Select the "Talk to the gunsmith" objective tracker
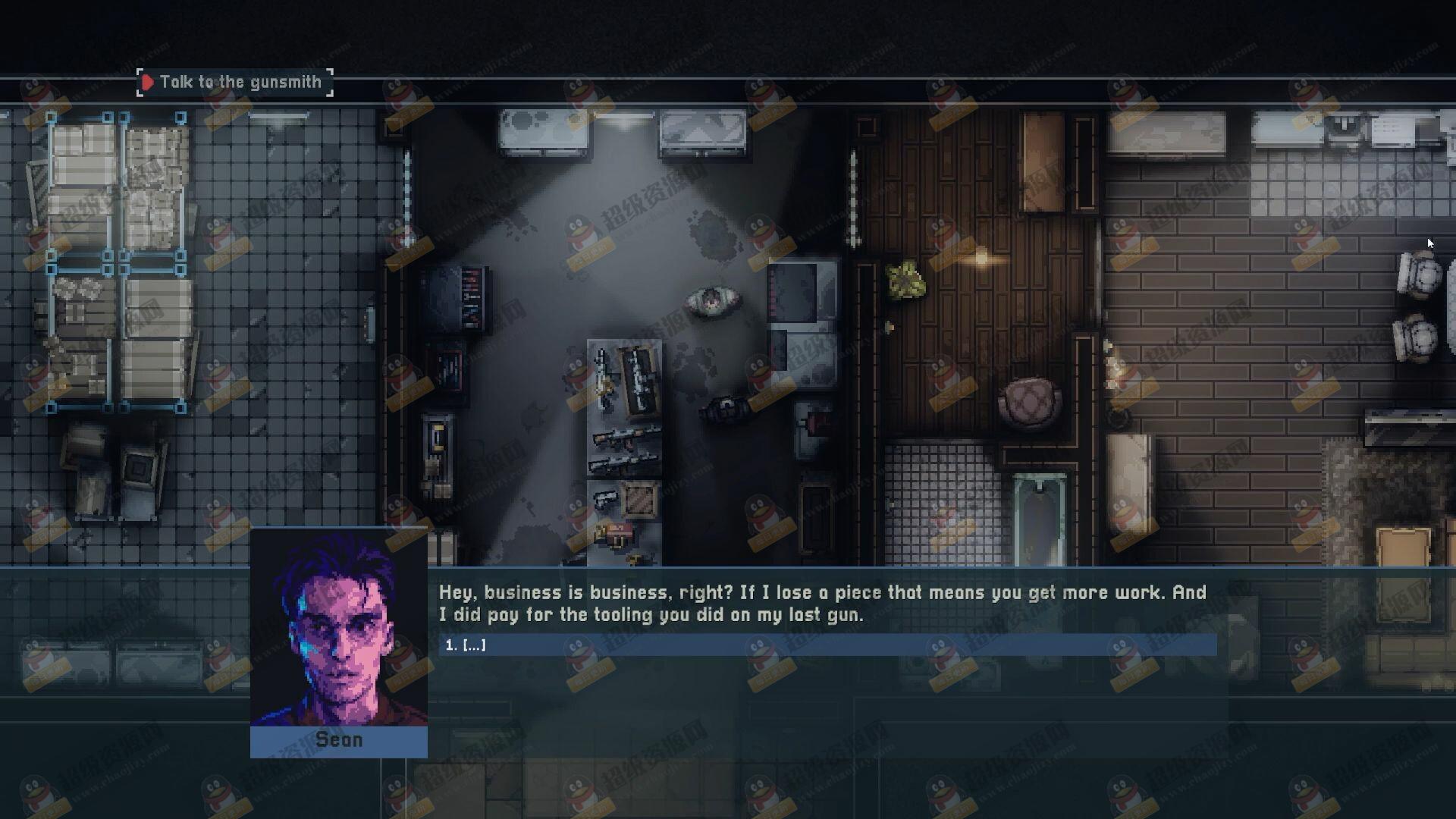The height and width of the screenshot is (819, 1456). (235, 82)
